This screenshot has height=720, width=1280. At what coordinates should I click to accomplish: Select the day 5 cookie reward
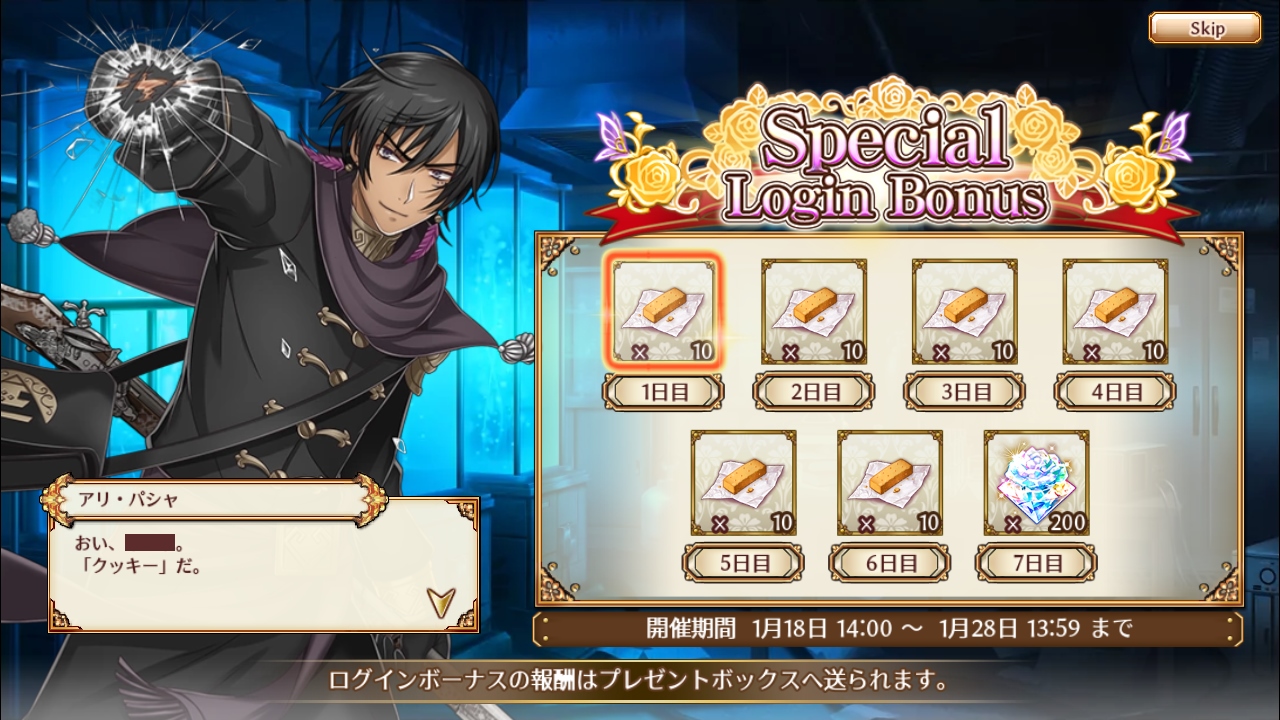pos(743,483)
